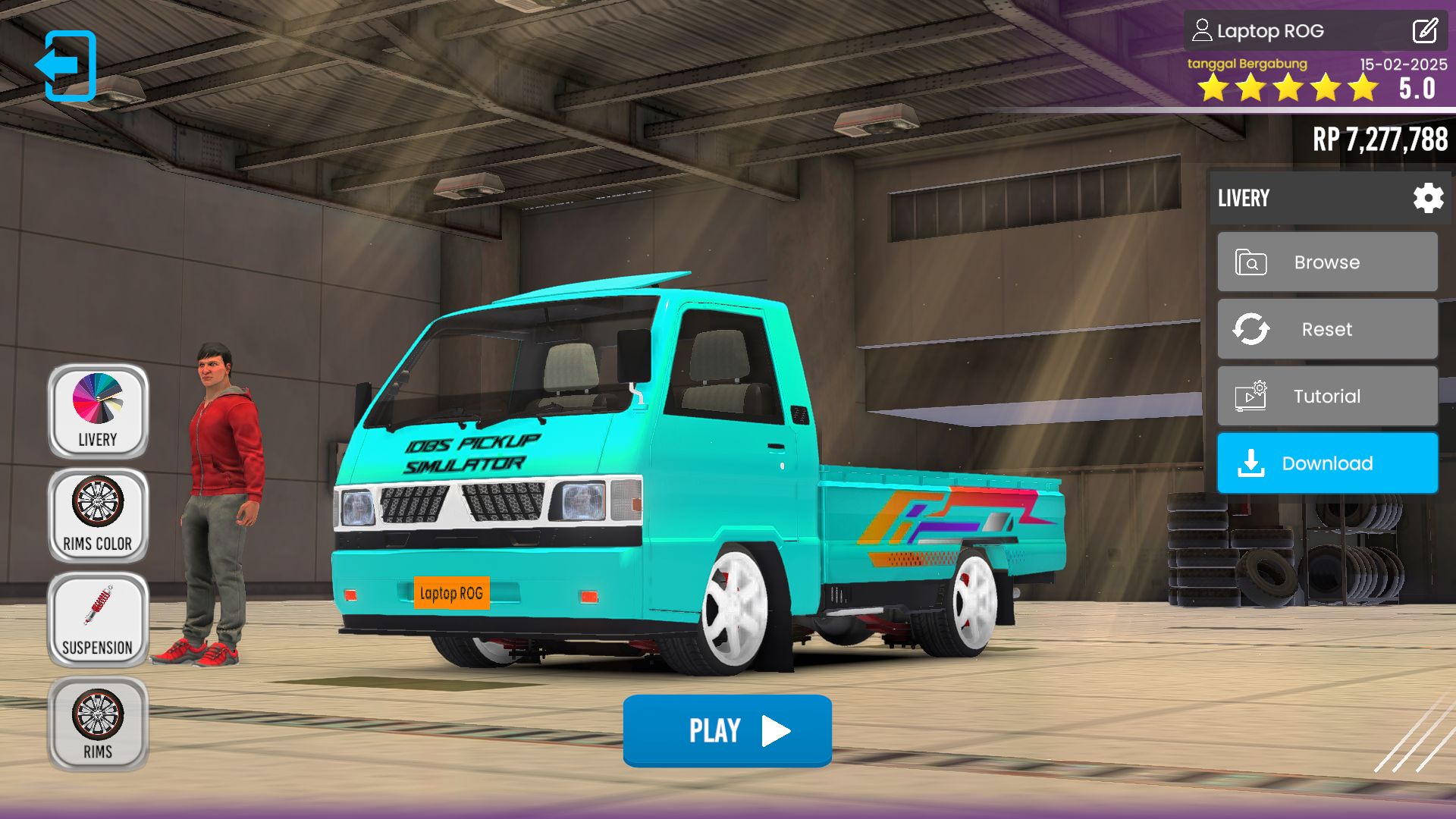
Task: Click the edit profile pencil icon
Action: [x=1424, y=31]
